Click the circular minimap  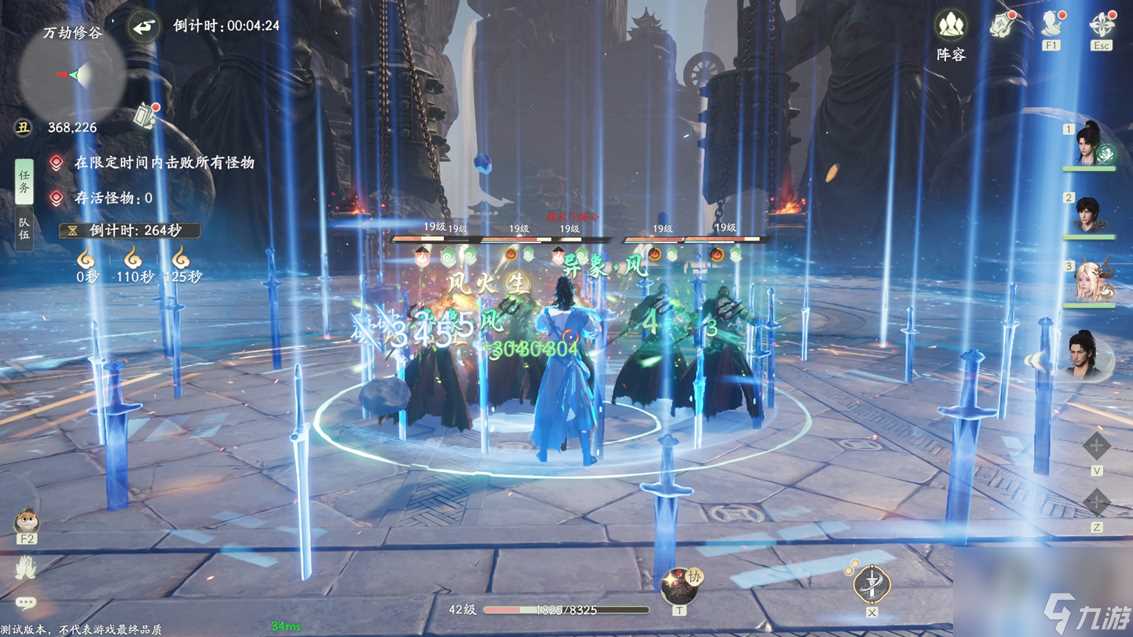click(x=72, y=74)
